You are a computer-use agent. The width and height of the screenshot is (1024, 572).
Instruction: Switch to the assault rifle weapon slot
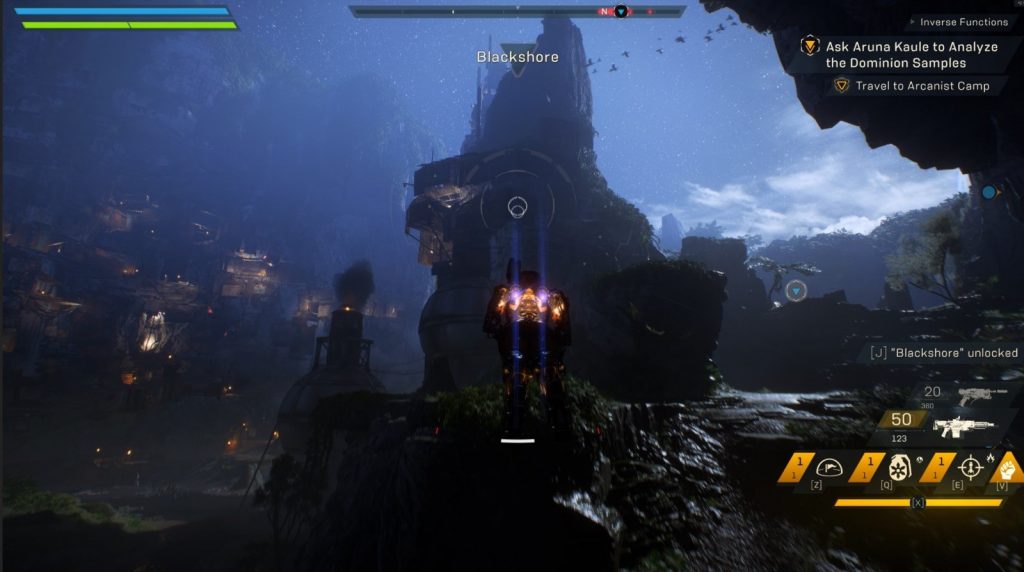tap(963, 427)
